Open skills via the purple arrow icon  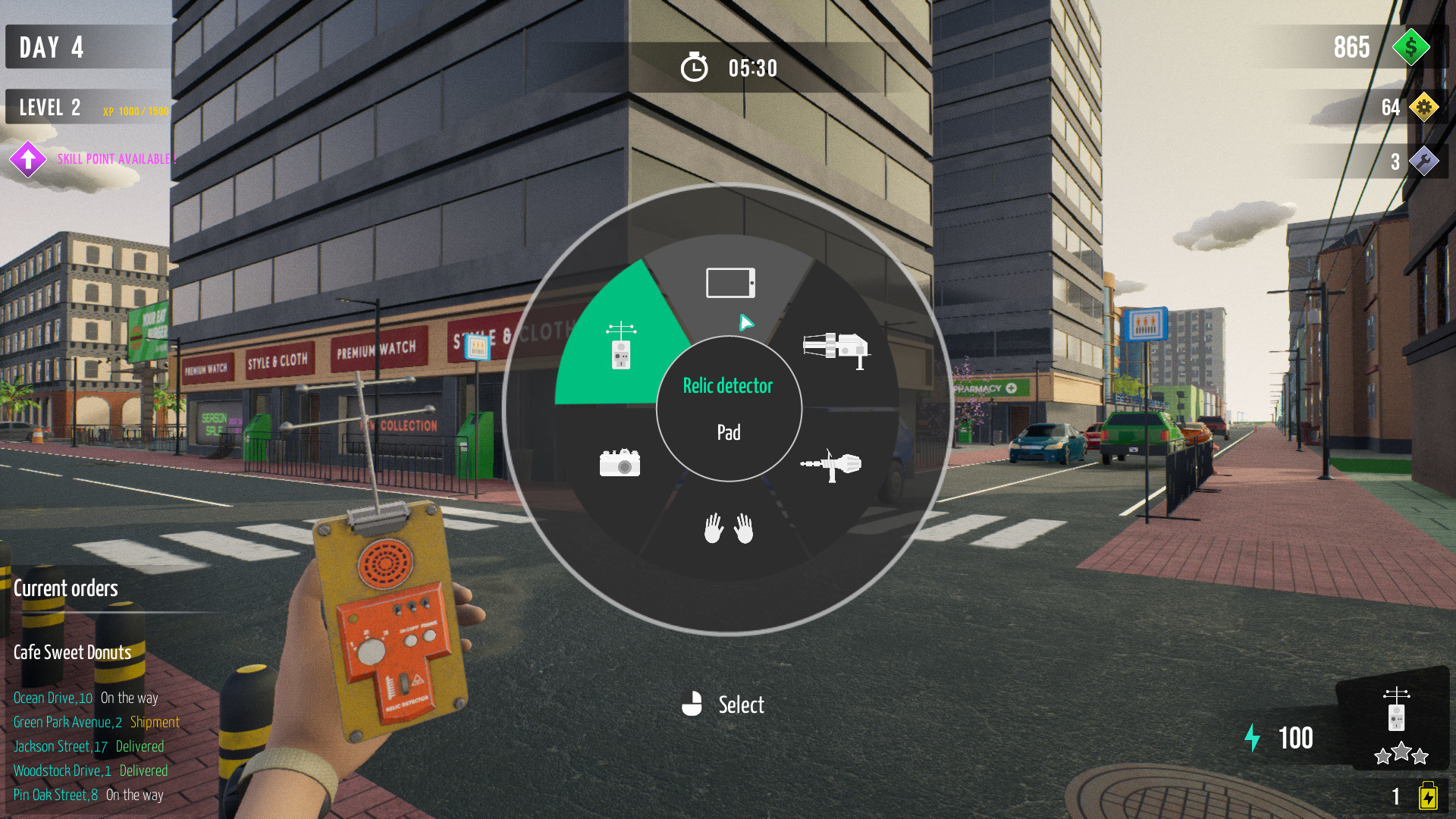coord(28,159)
